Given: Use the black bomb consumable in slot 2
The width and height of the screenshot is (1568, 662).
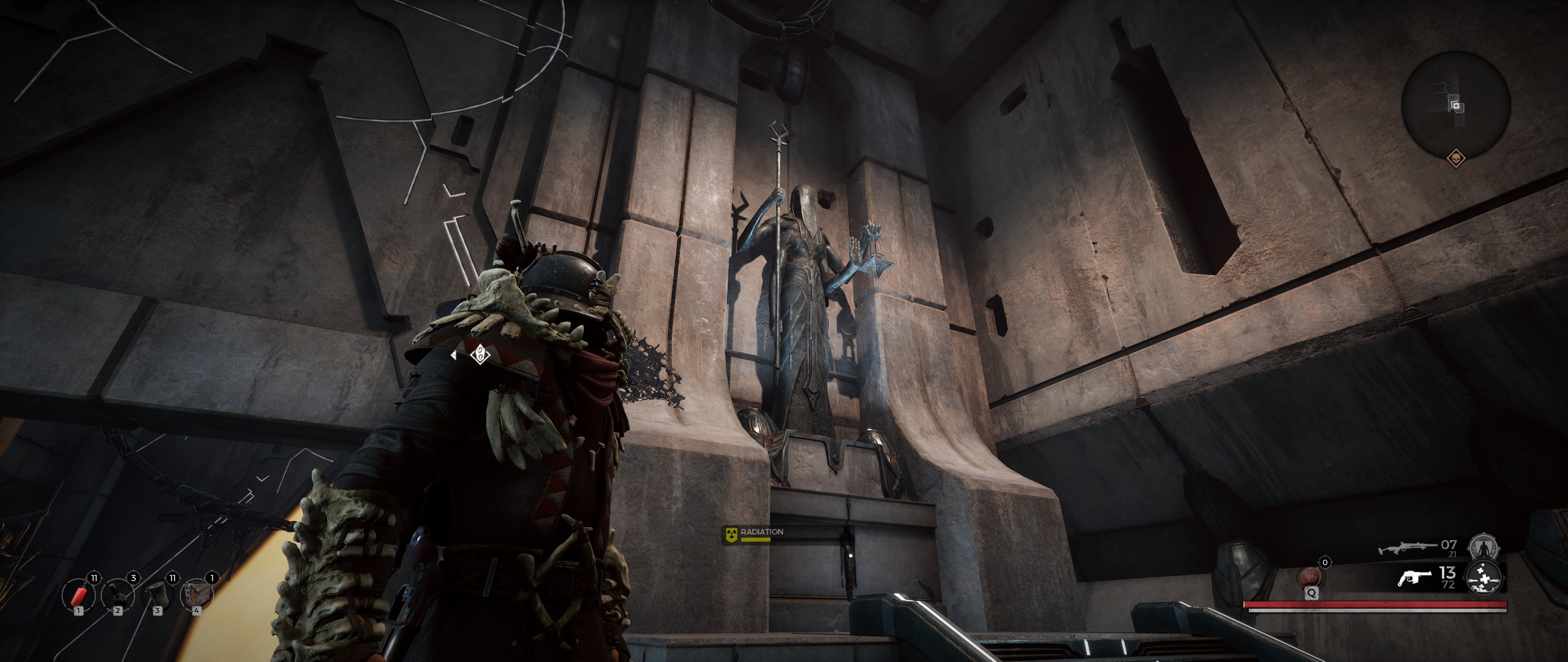Looking at the screenshot, I should click(x=117, y=596).
